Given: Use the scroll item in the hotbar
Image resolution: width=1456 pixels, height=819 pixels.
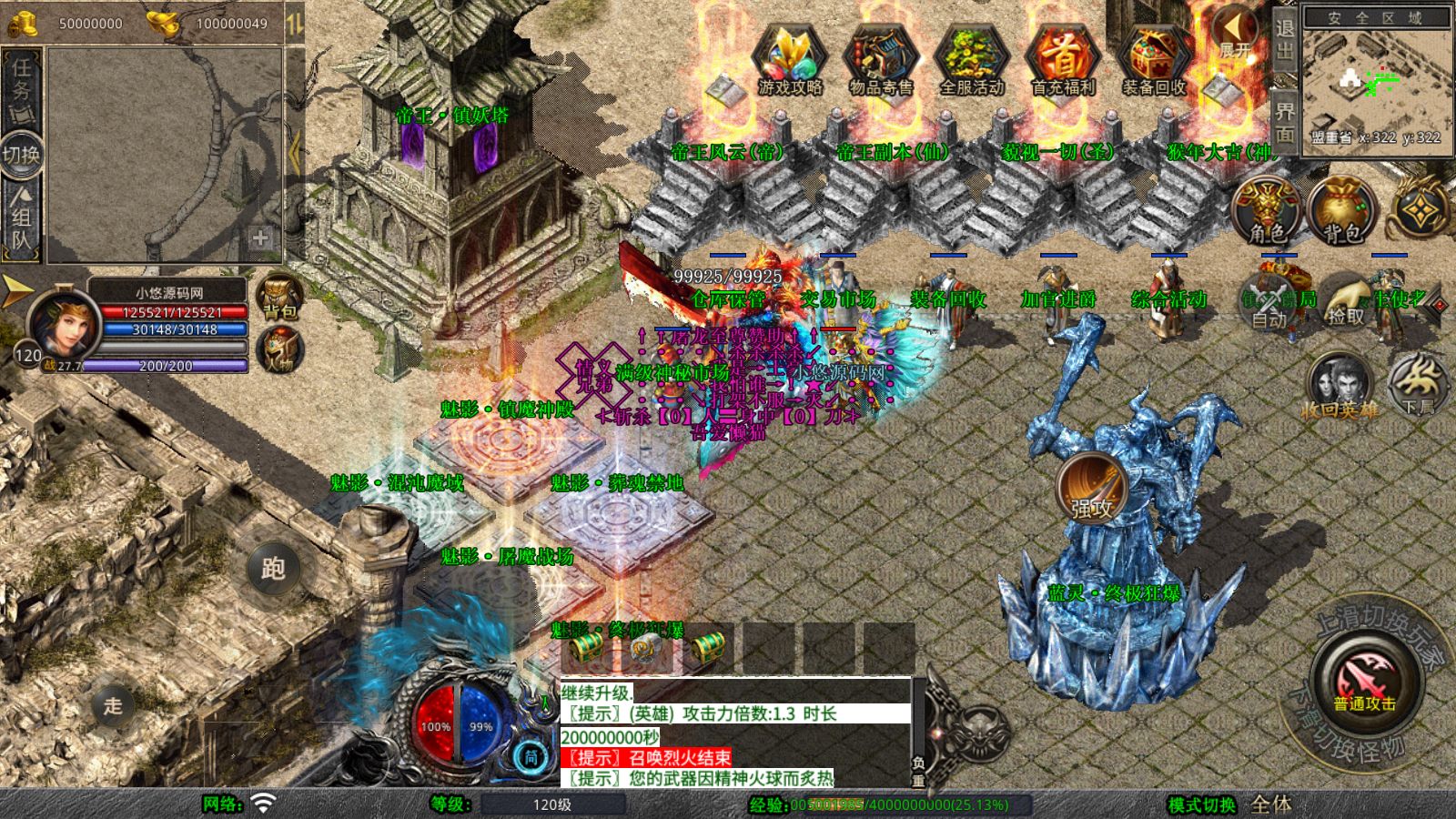Looking at the screenshot, I should [648, 650].
